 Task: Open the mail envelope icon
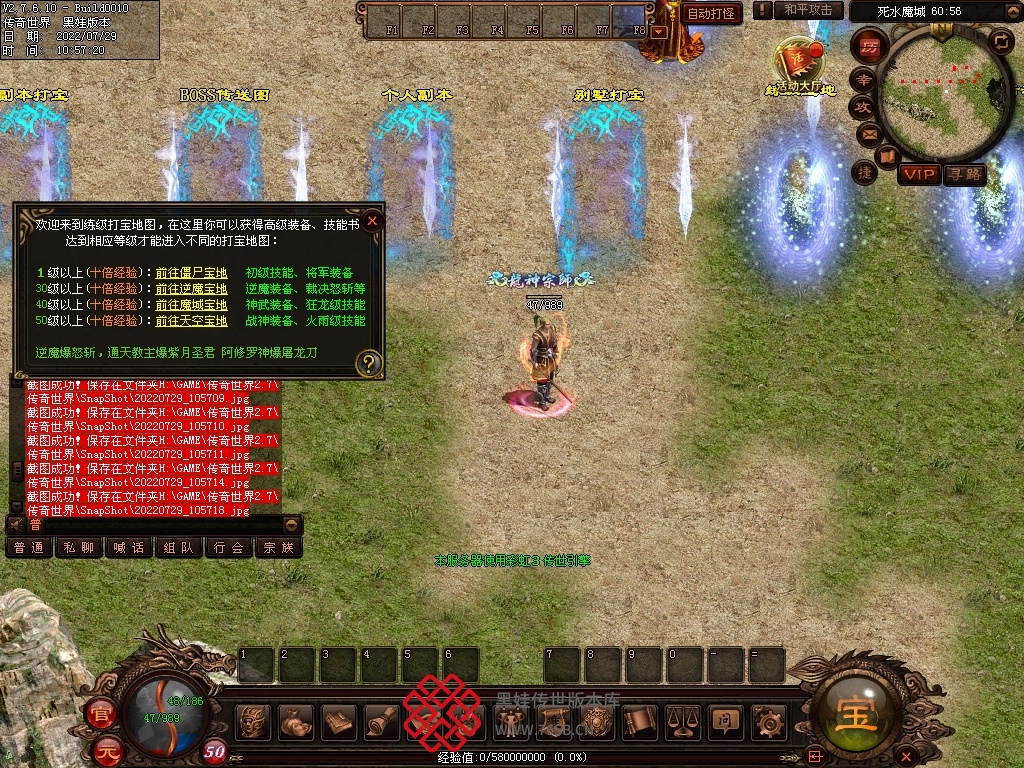coord(868,133)
